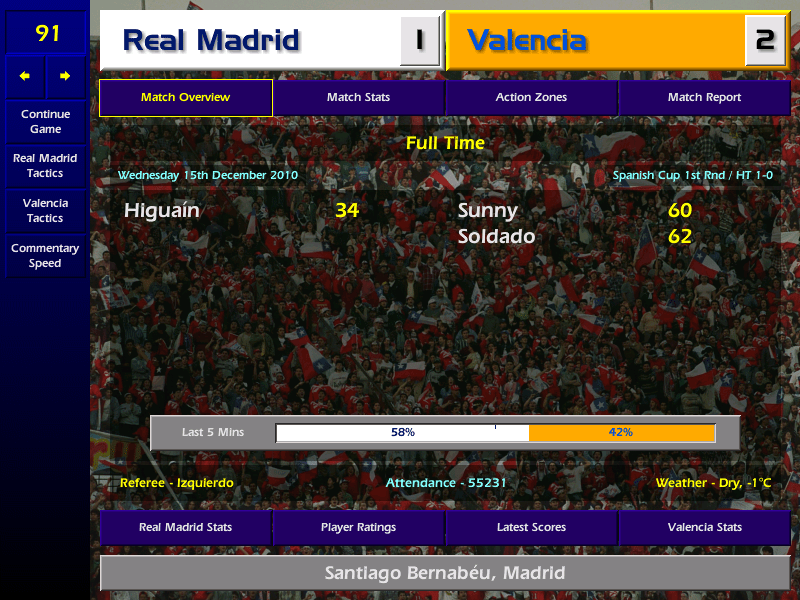Click the Continue Game button
This screenshot has height=600, width=800.
[x=45, y=121]
